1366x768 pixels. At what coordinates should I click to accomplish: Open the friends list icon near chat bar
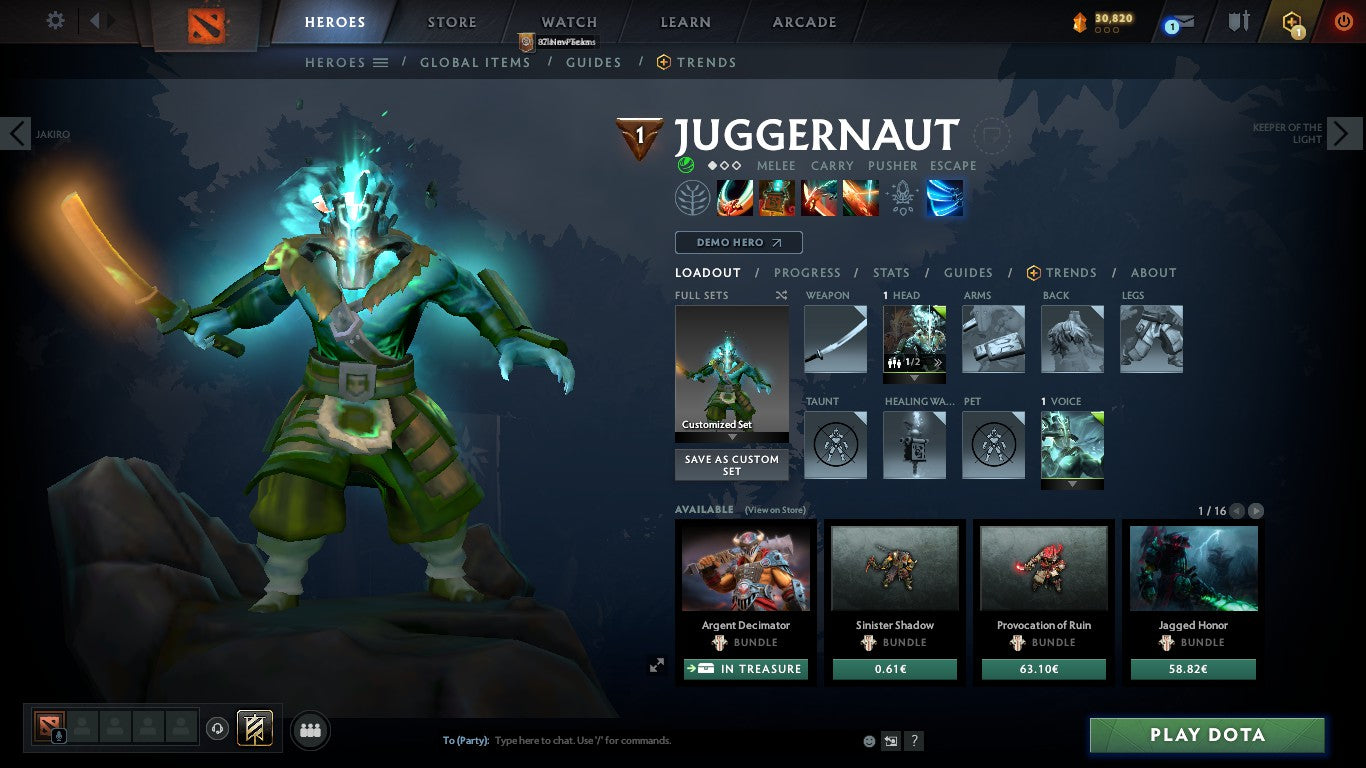(310, 730)
